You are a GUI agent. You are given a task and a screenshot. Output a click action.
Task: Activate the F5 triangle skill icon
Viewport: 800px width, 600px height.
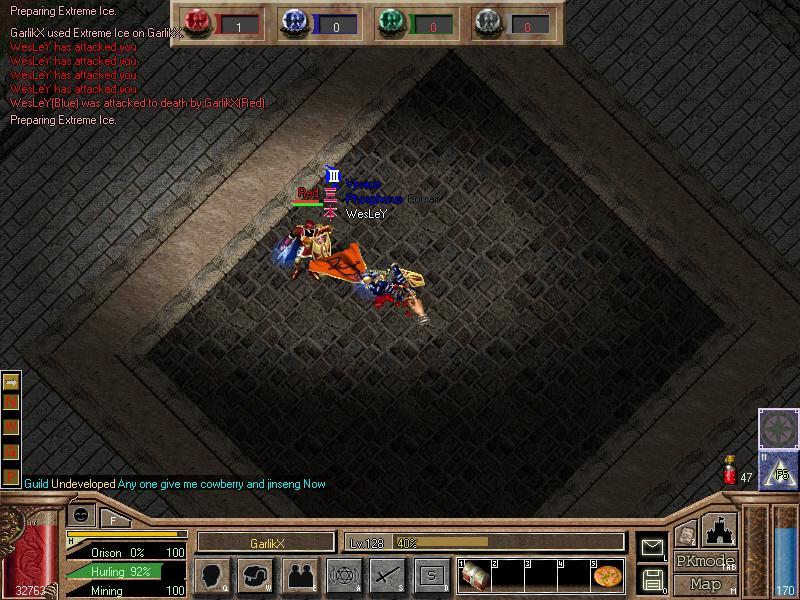[778, 469]
